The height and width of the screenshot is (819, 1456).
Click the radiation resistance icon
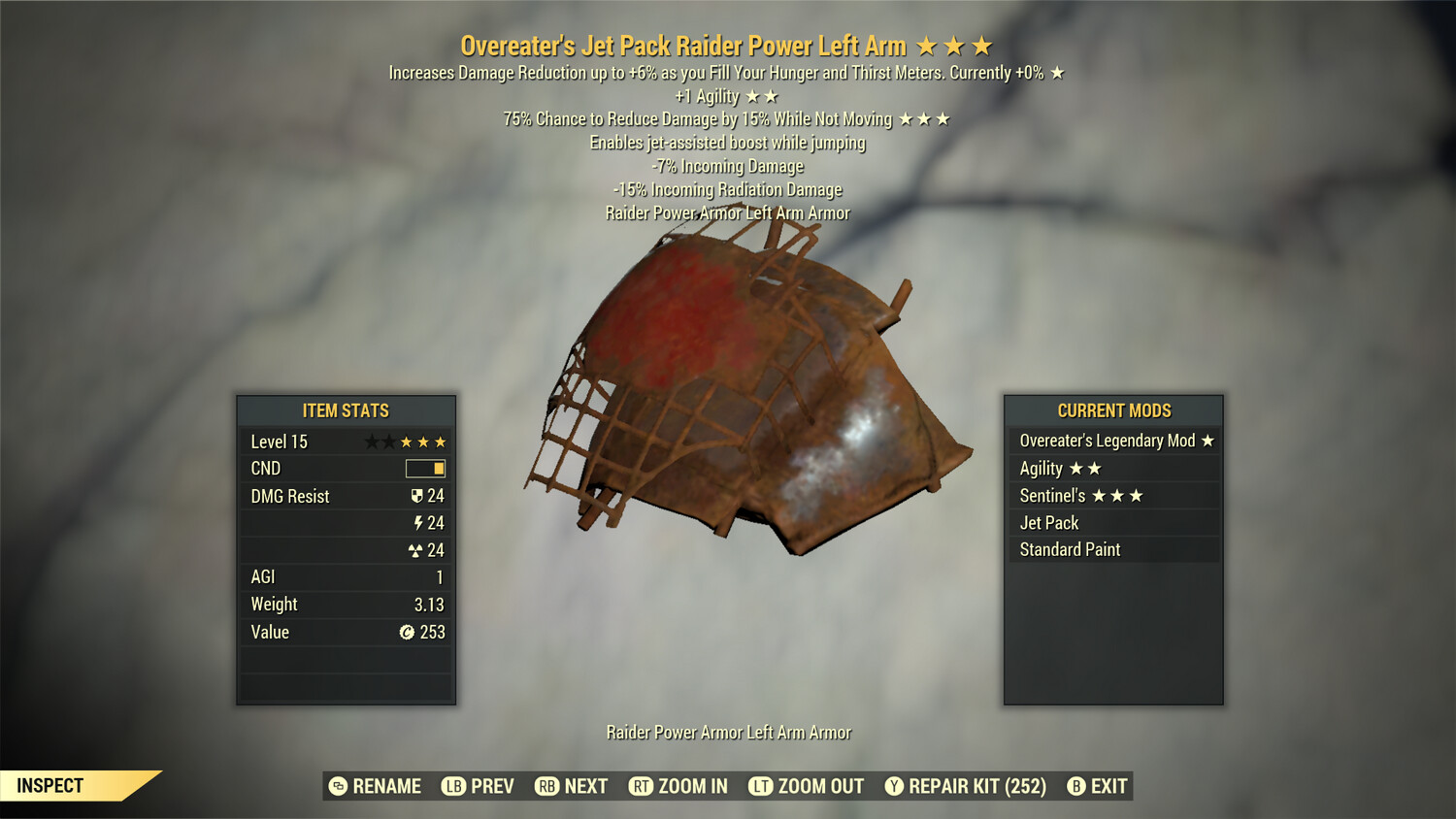(x=417, y=549)
